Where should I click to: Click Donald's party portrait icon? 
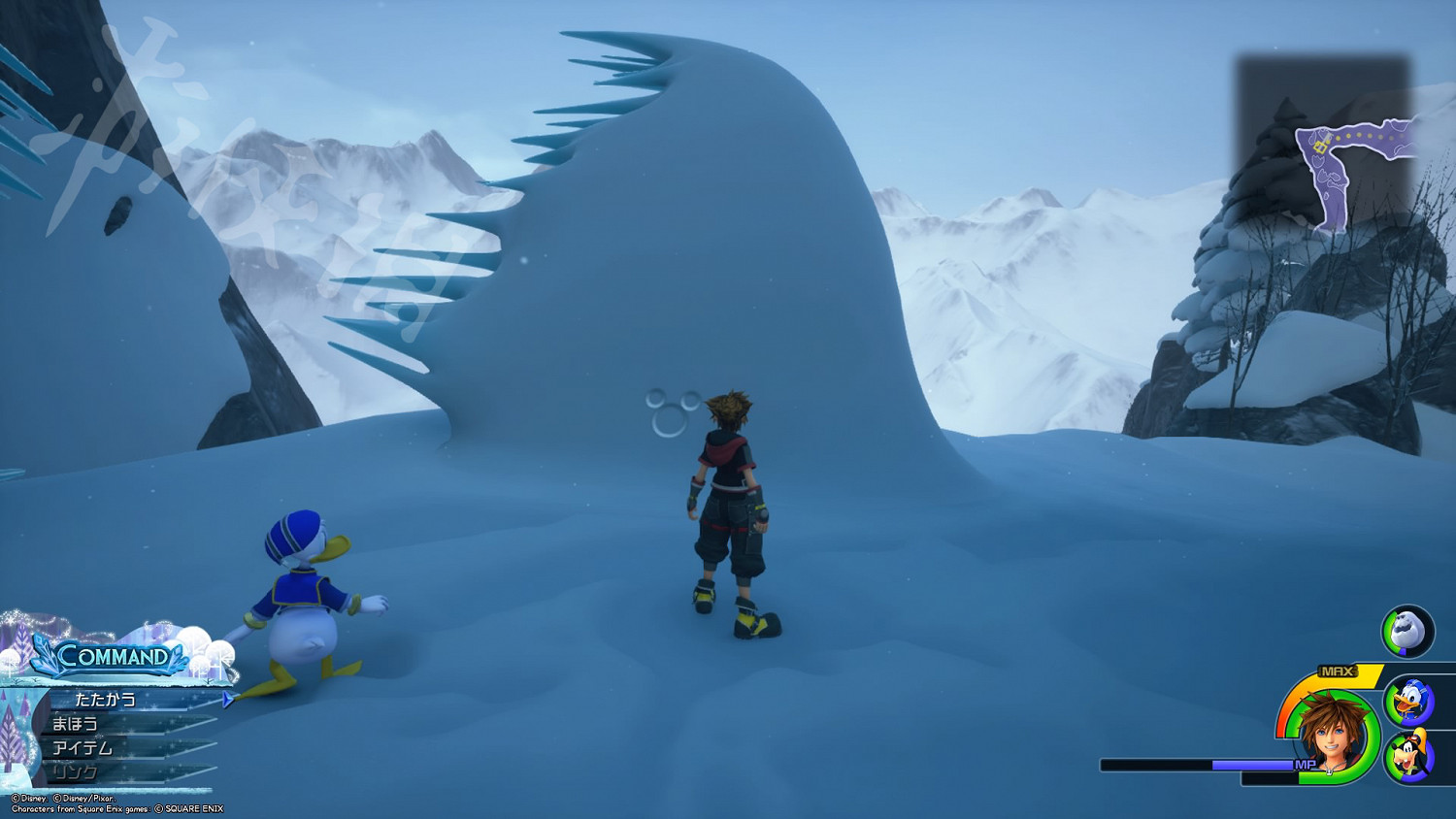point(1409,701)
